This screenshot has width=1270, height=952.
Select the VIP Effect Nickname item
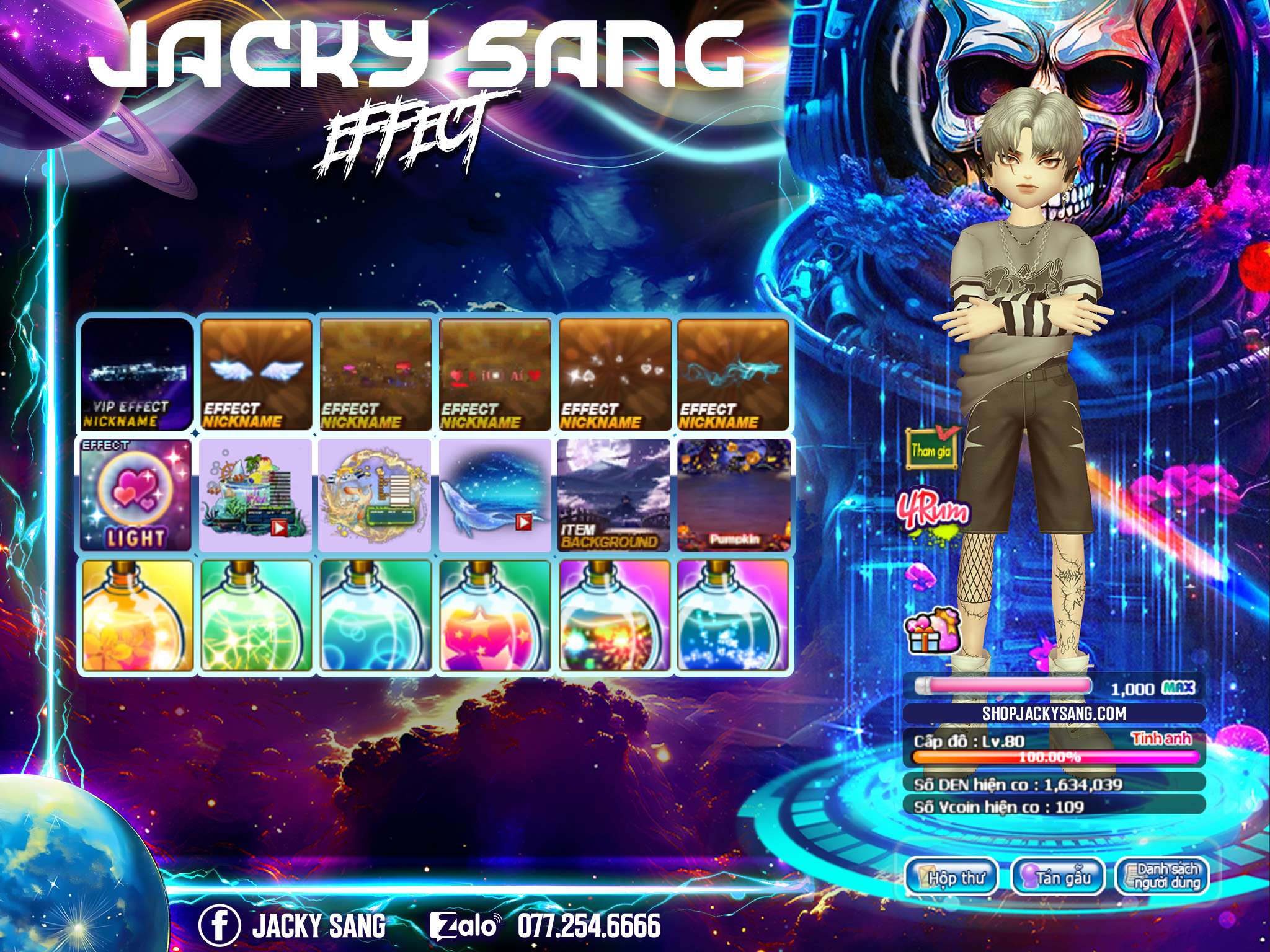(136, 375)
